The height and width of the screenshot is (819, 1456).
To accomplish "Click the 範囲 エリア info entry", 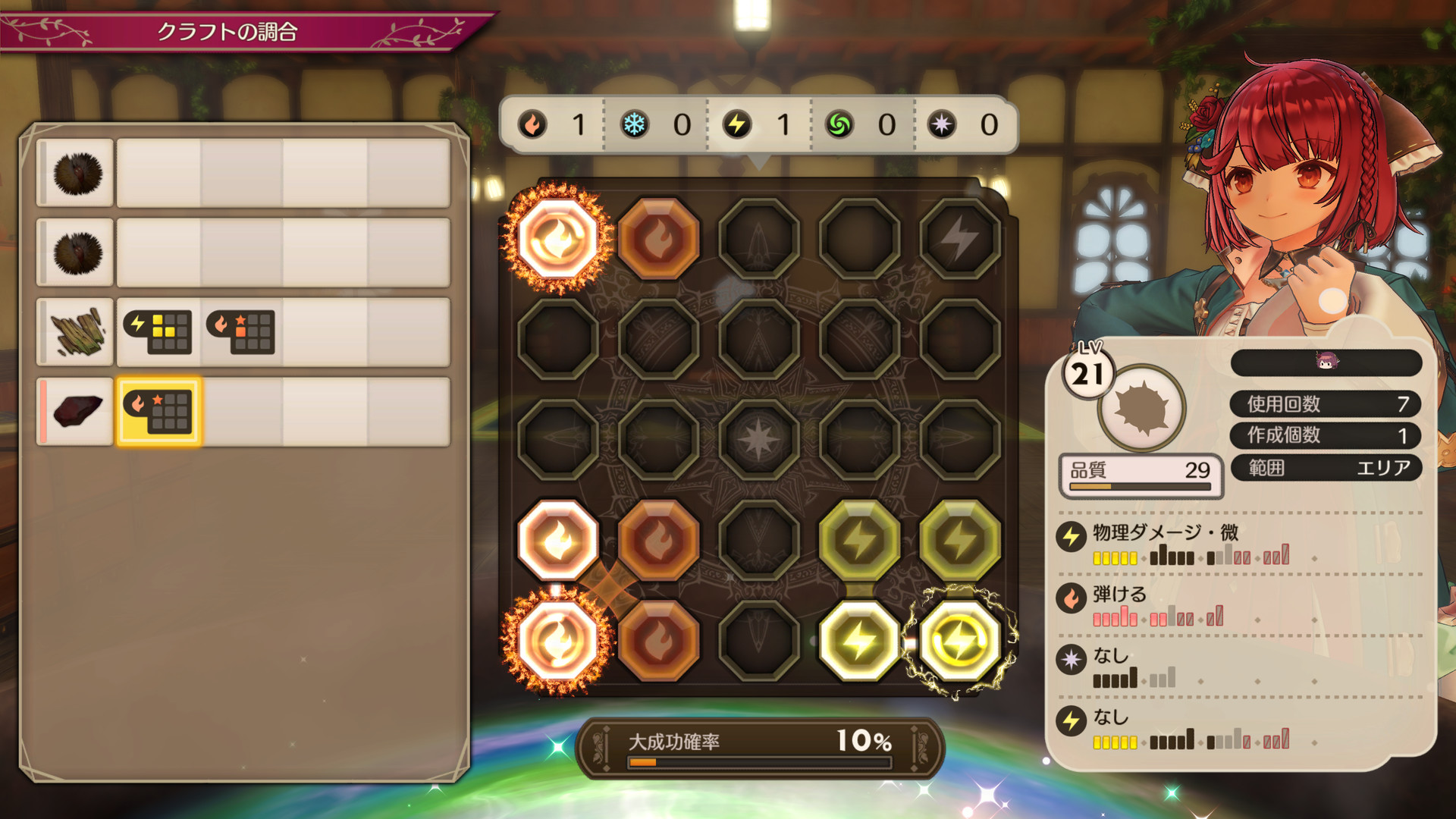I will pos(1326,468).
